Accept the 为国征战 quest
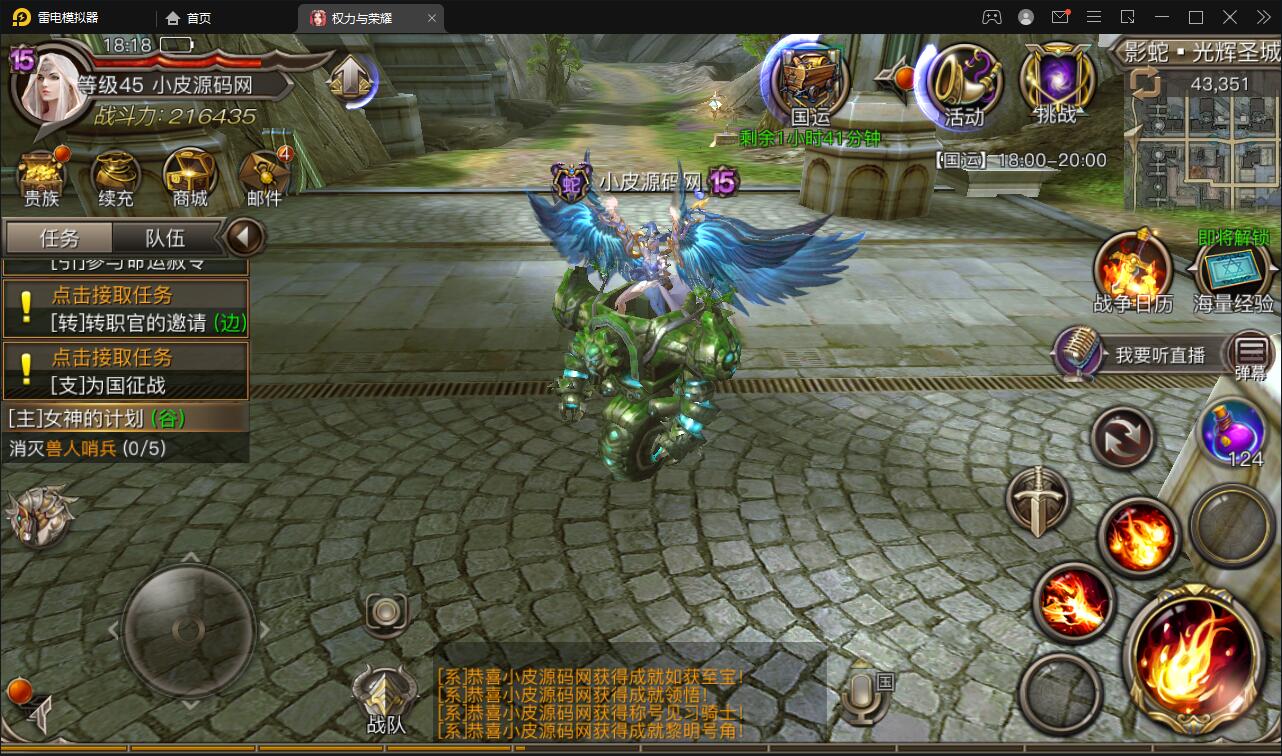1282x756 pixels. [x=125, y=371]
